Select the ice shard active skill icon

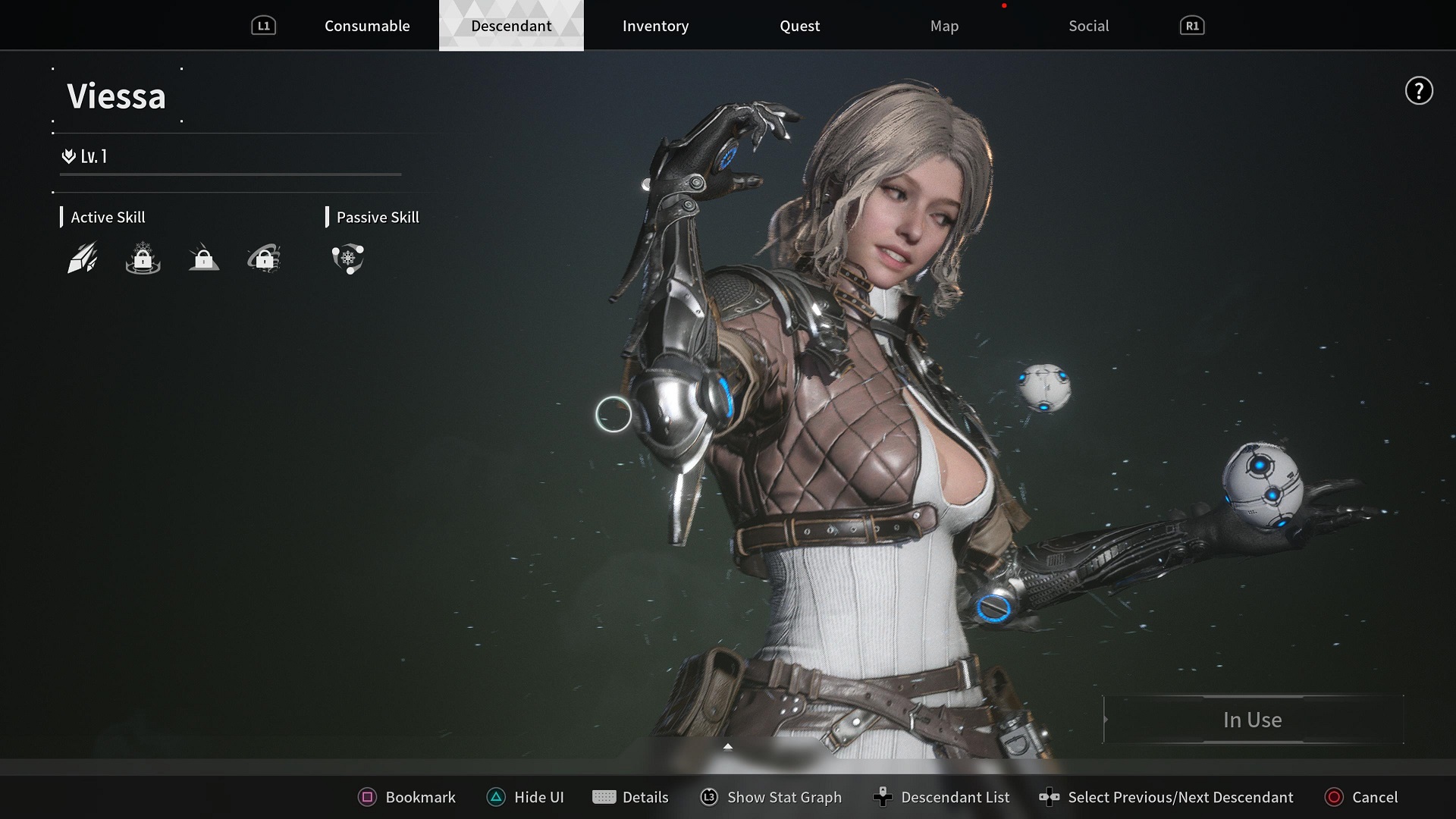83,259
